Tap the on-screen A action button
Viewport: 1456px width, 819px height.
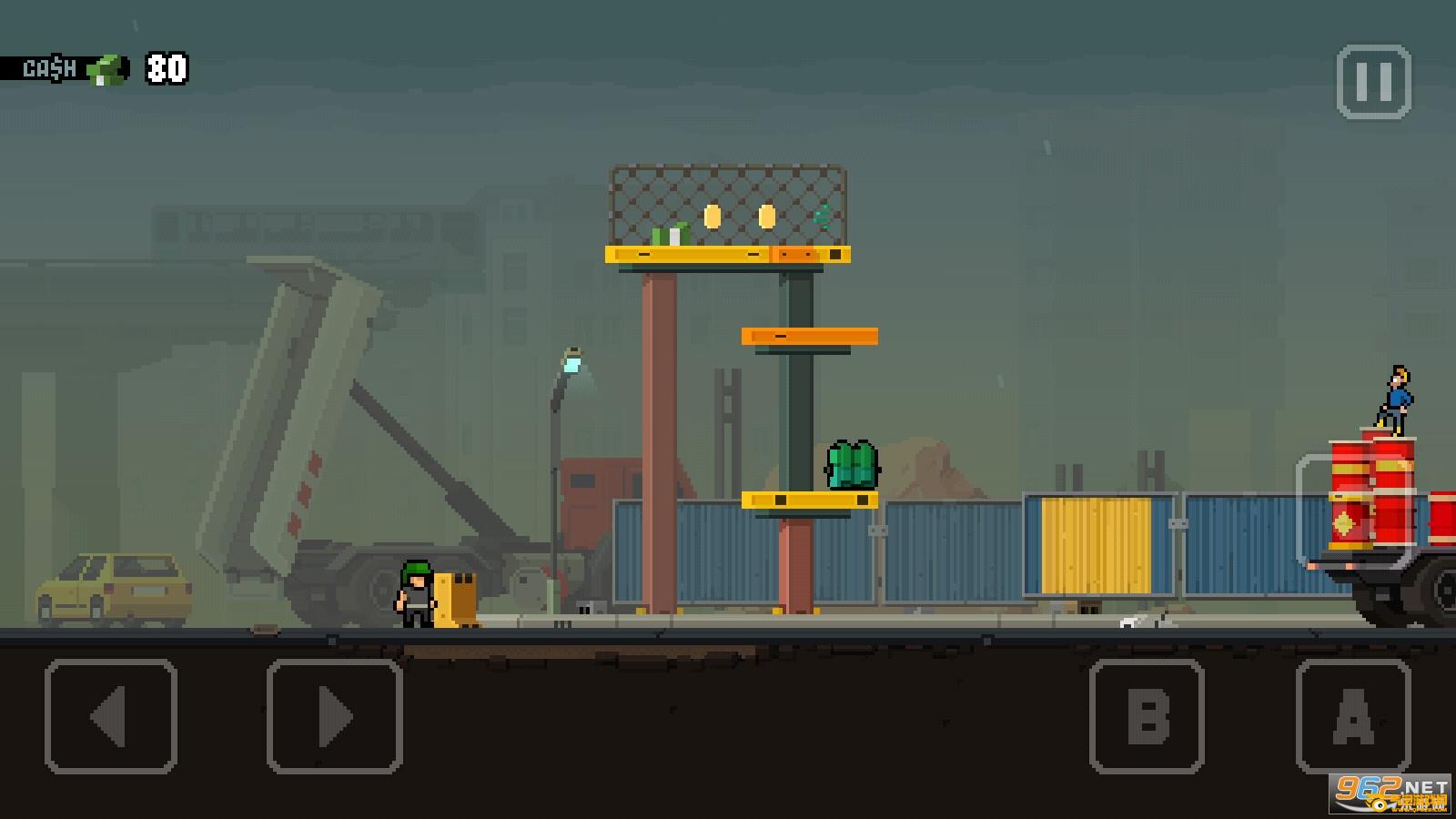click(x=1353, y=716)
